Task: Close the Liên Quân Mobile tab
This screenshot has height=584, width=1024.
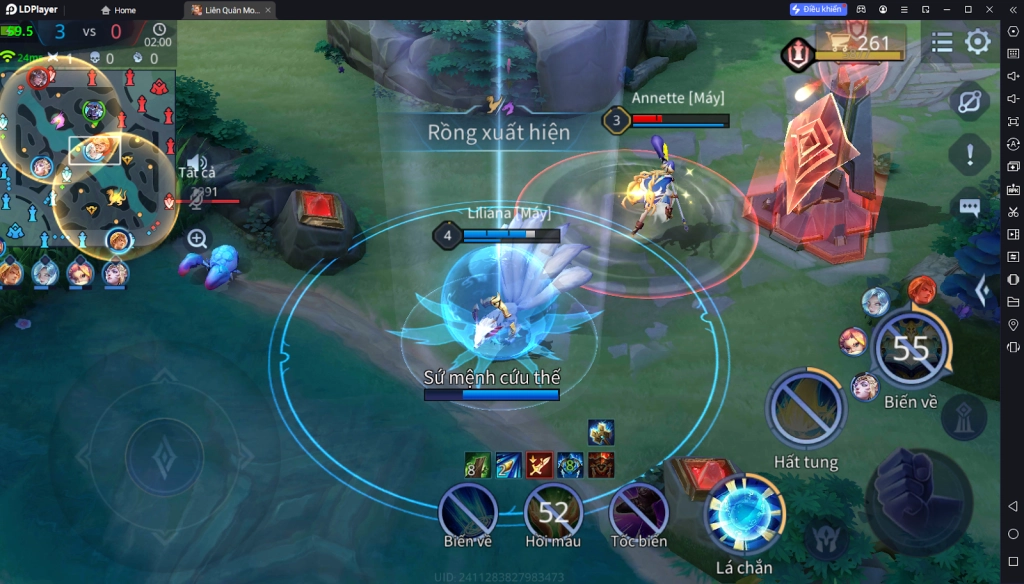Action: (268, 10)
